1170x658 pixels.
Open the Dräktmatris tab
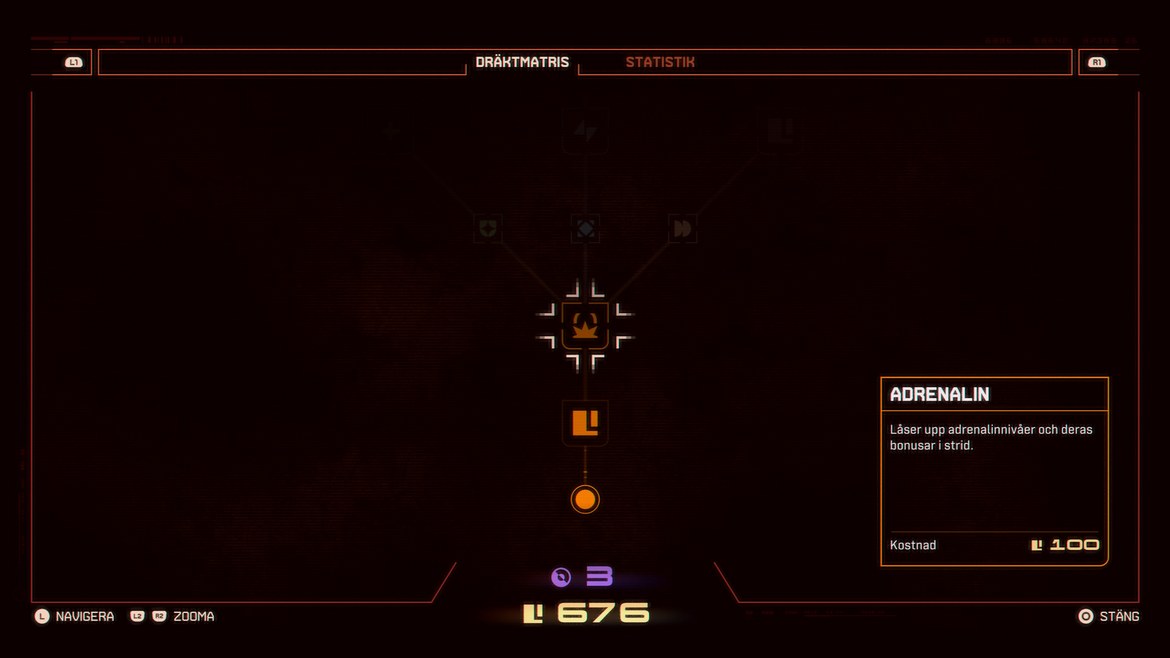pos(522,62)
